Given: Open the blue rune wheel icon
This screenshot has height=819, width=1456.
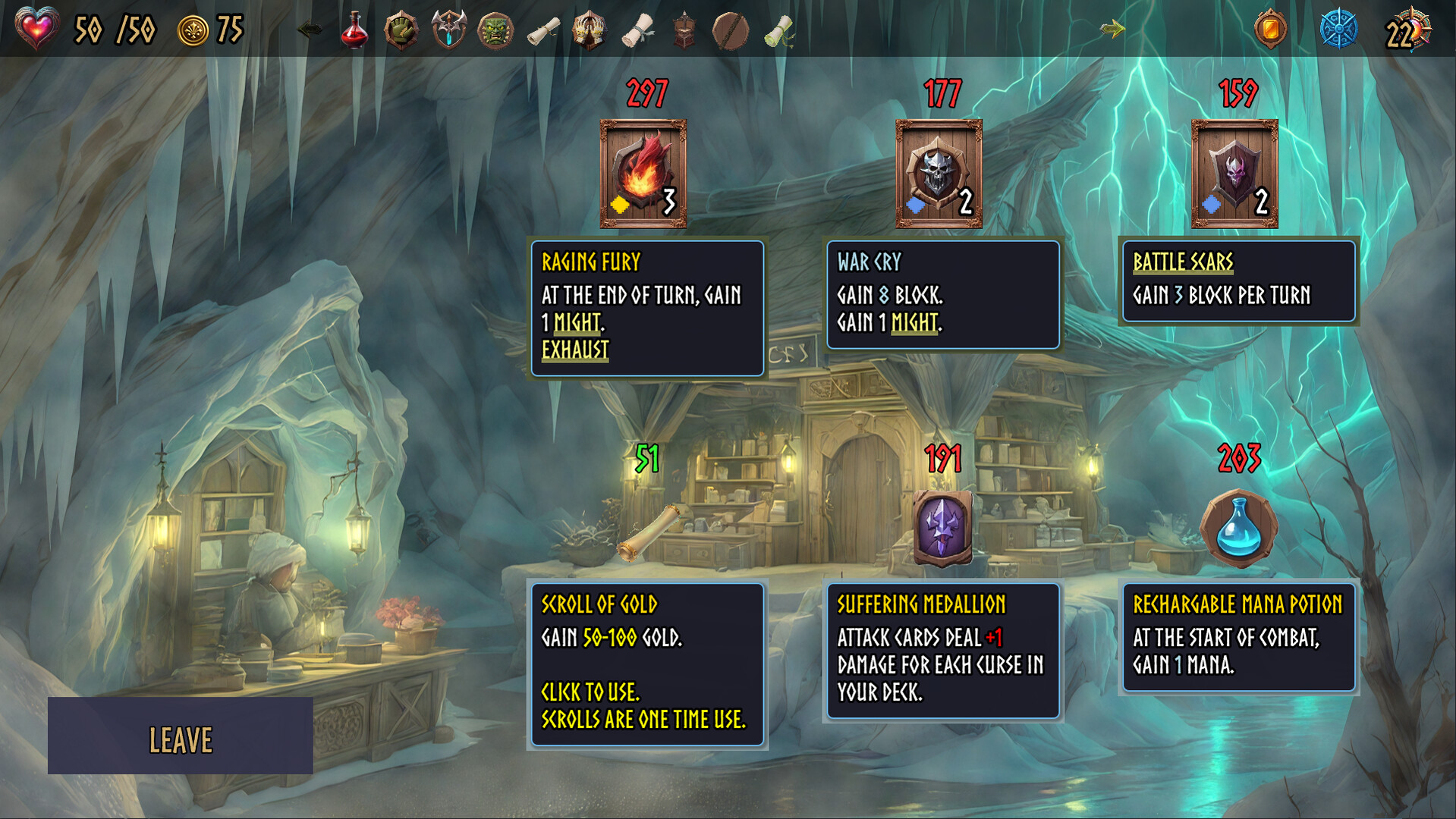Looking at the screenshot, I should (x=1338, y=30).
